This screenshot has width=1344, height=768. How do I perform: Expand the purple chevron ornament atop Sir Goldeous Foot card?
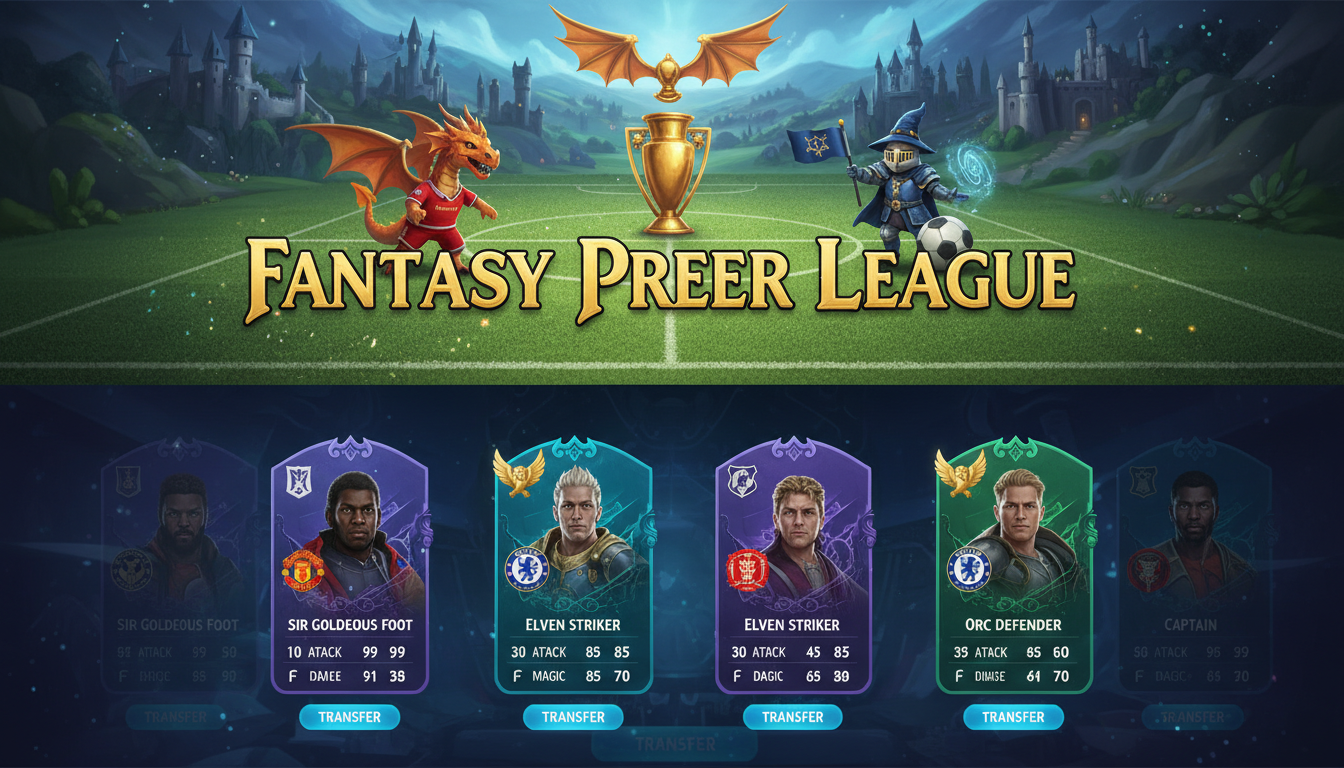[350, 445]
